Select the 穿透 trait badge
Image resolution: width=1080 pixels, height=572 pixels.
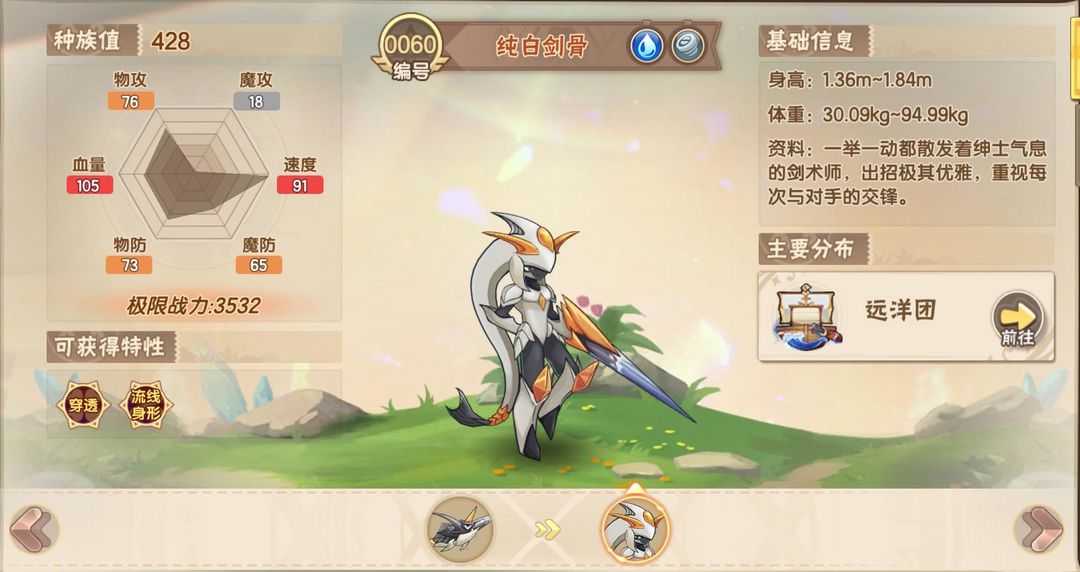click(x=82, y=404)
